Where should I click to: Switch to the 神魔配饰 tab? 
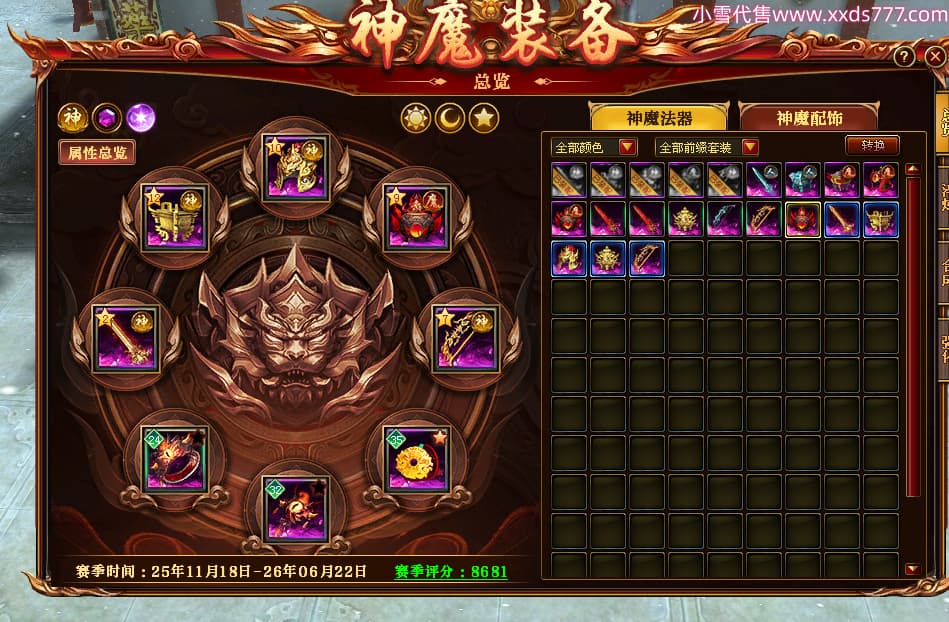[809, 118]
